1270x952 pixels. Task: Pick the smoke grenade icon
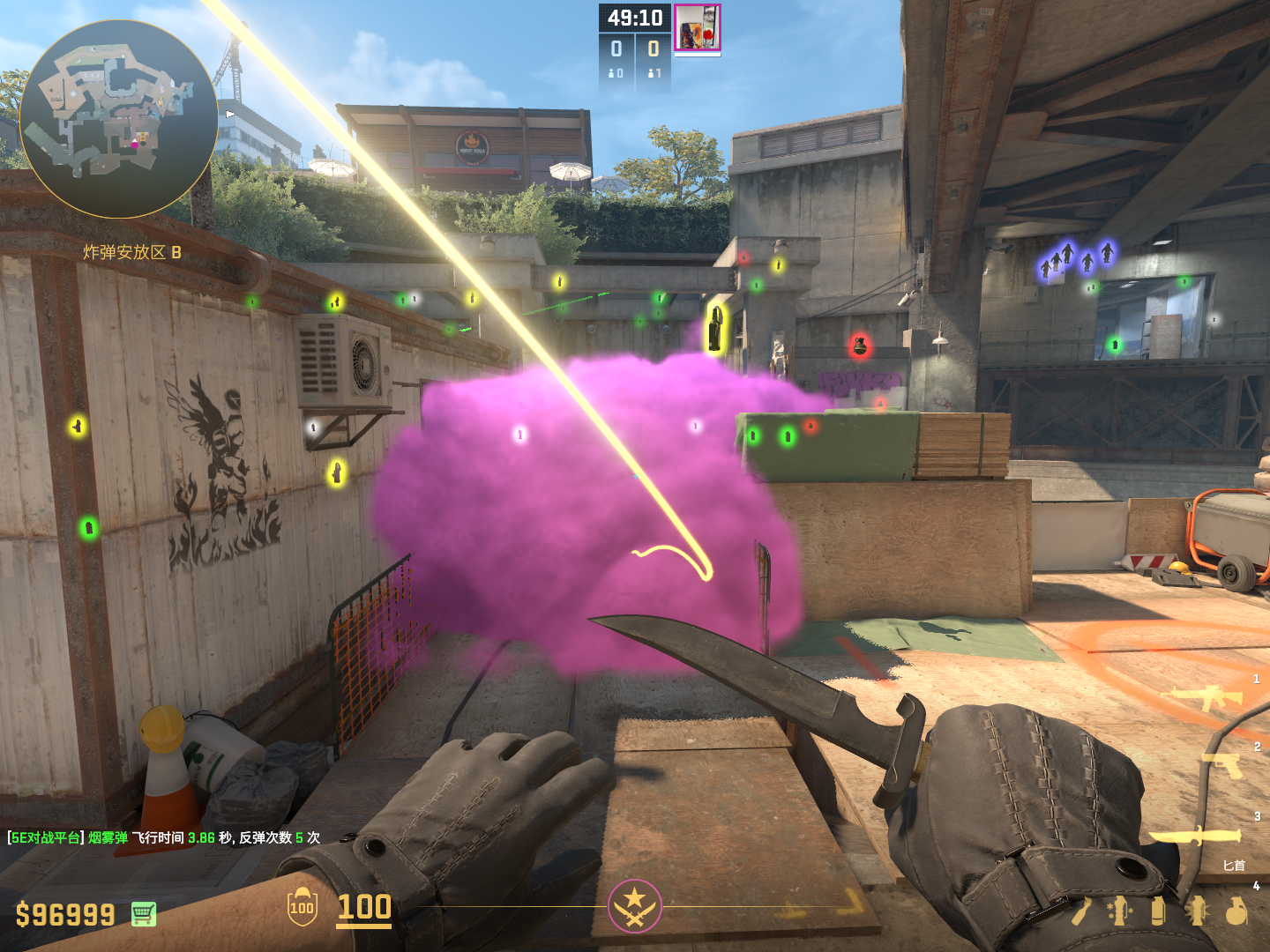(x=1159, y=911)
